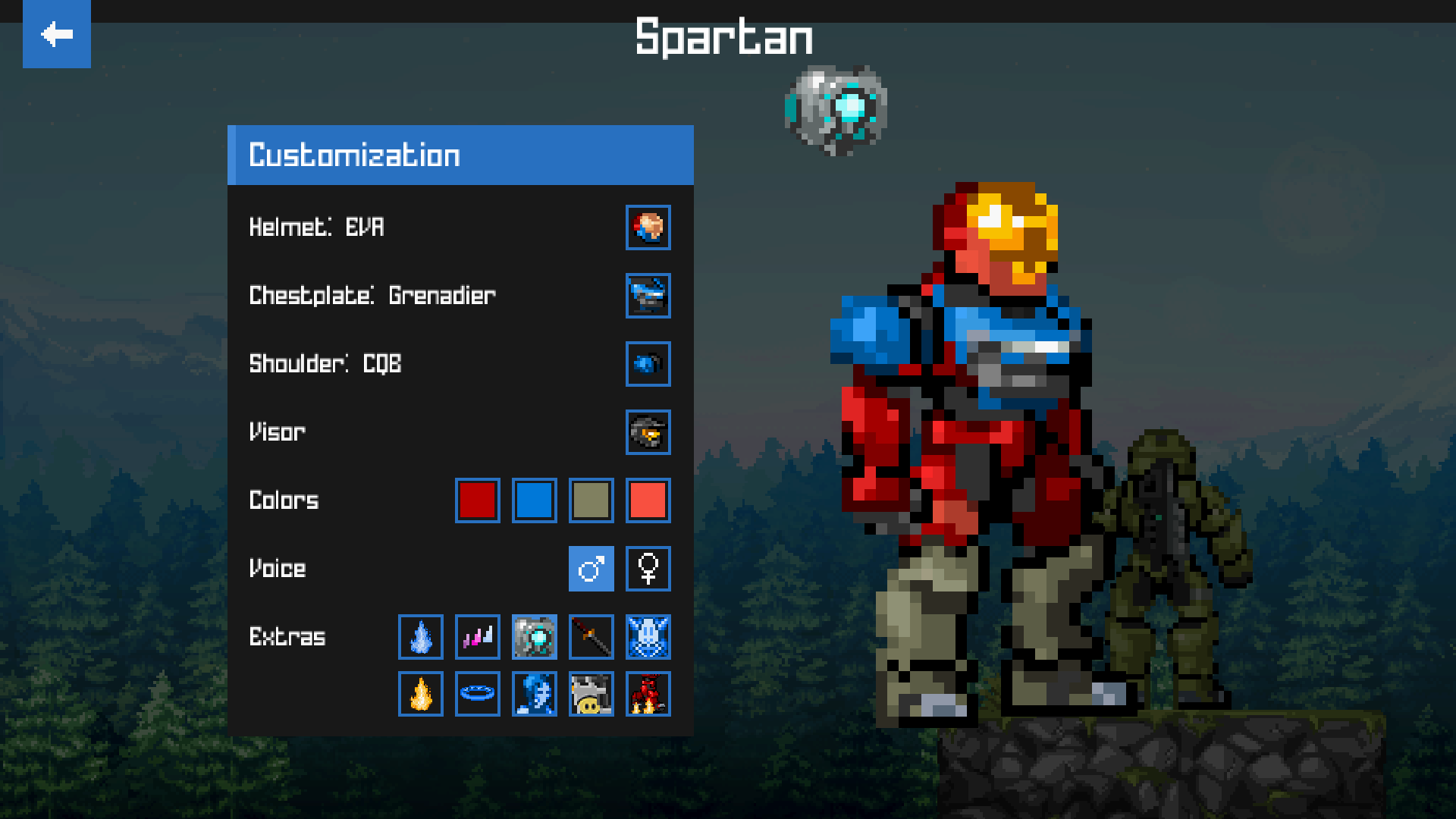
Task: Equip the blue flame extra
Action: click(420, 637)
